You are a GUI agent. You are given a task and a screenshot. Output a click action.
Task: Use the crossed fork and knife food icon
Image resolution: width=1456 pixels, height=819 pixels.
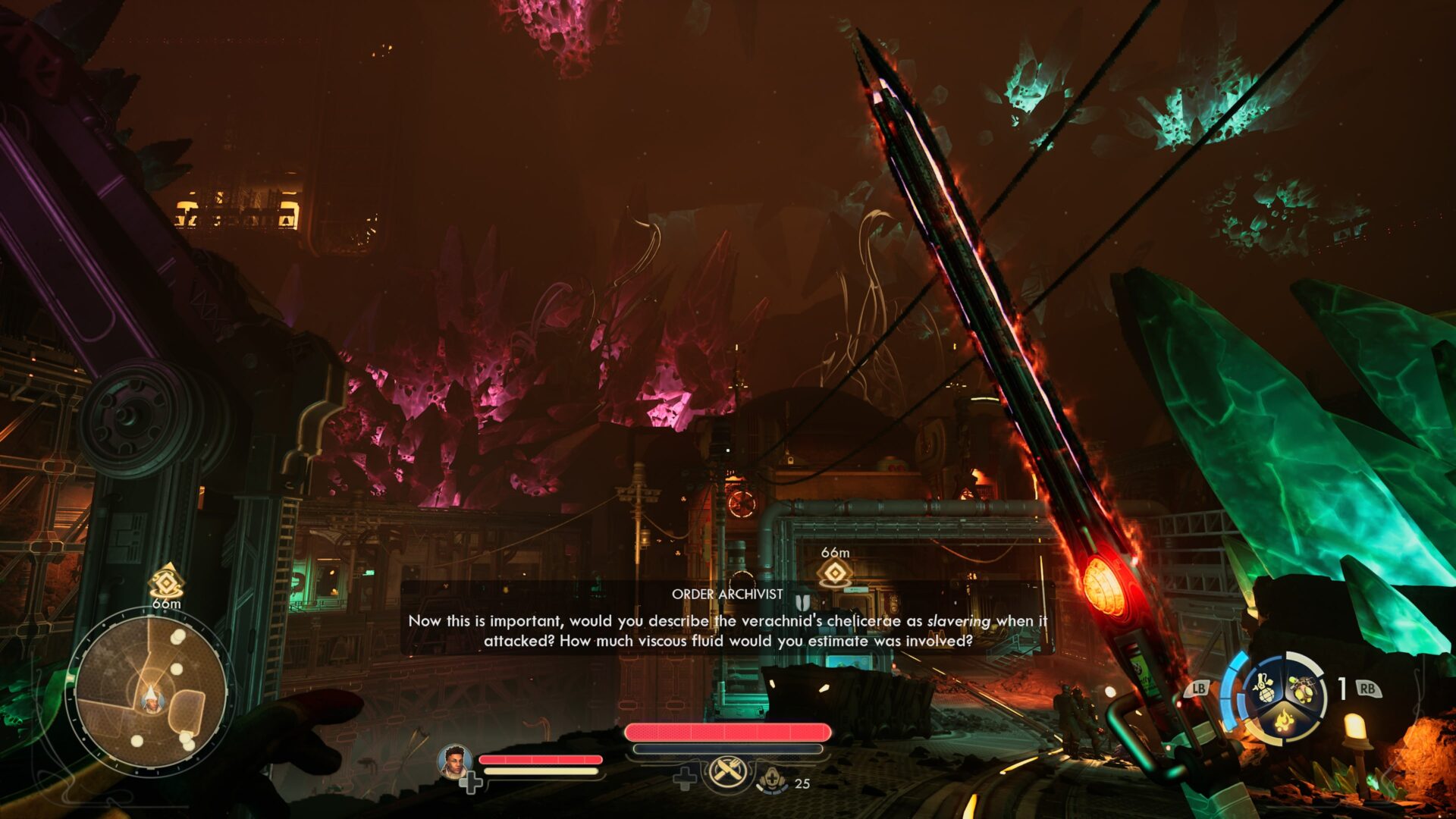(727, 773)
